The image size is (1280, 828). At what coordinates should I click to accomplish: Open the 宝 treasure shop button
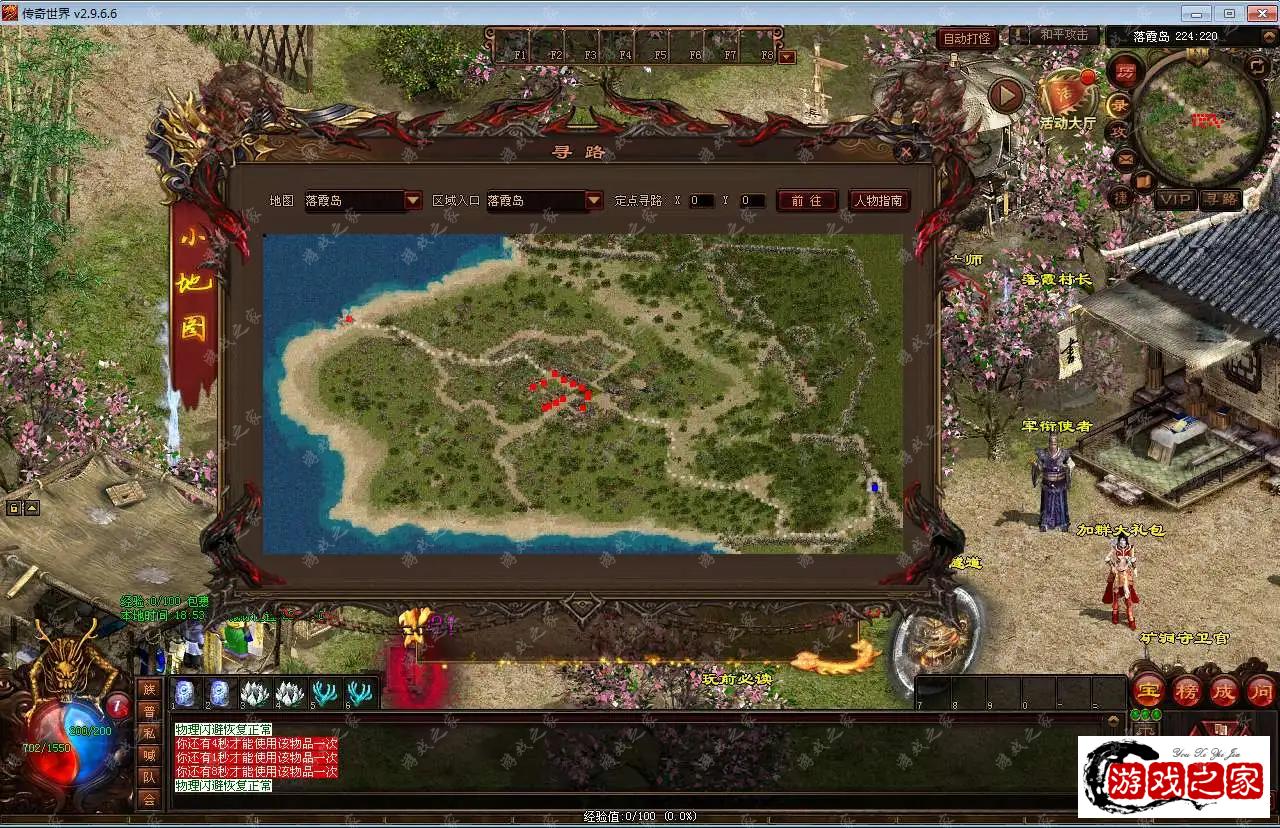click(x=1147, y=690)
